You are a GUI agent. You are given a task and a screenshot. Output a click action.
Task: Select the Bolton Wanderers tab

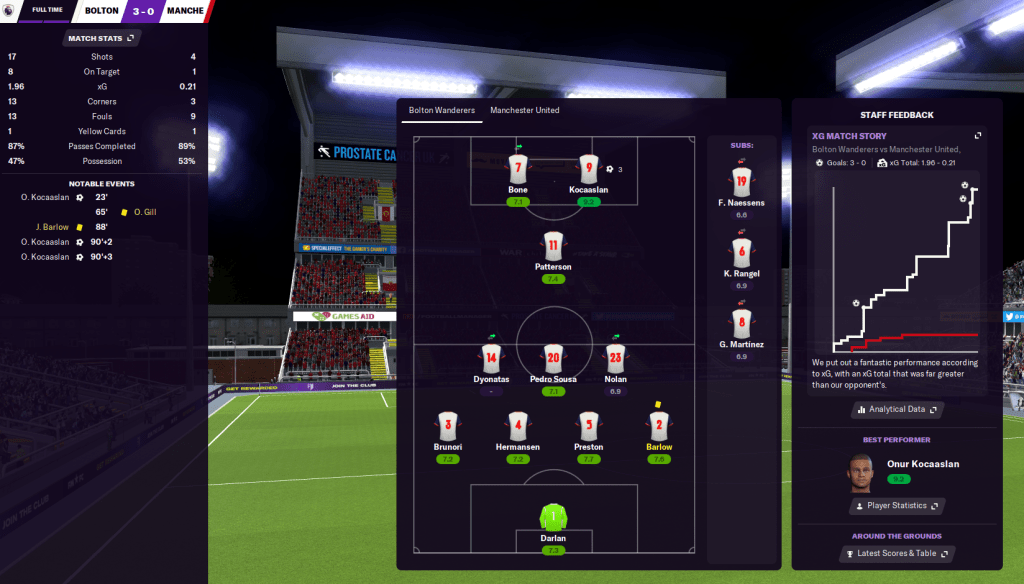point(441,110)
